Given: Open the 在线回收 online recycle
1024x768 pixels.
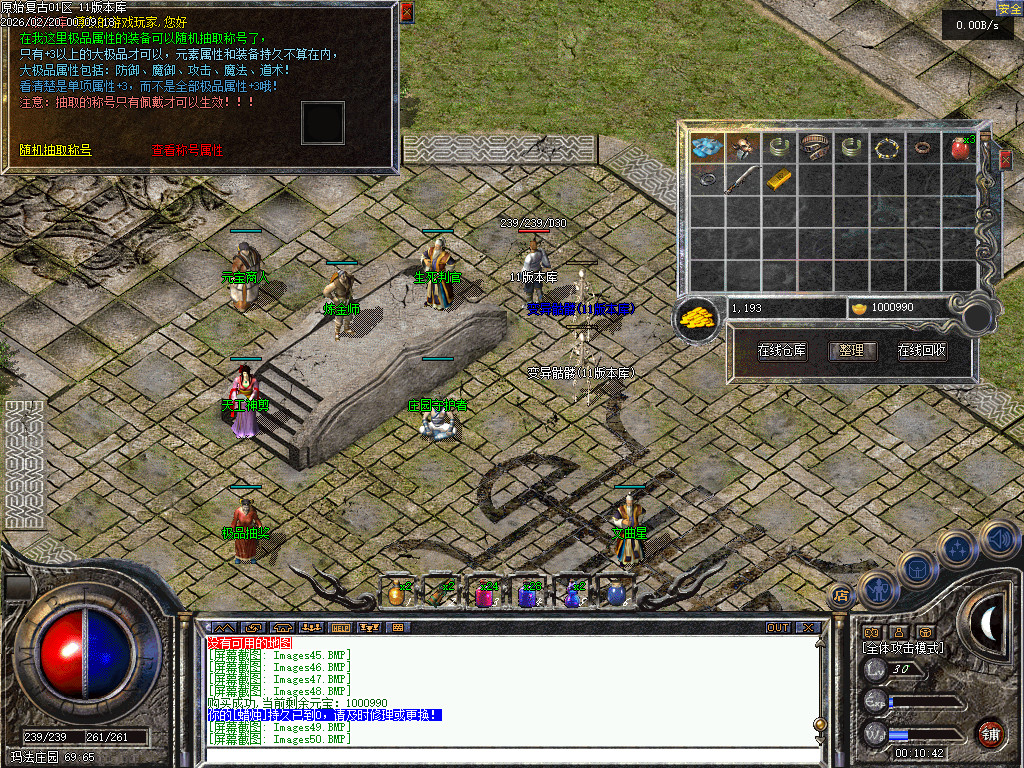Looking at the screenshot, I should (x=921, y=351).
